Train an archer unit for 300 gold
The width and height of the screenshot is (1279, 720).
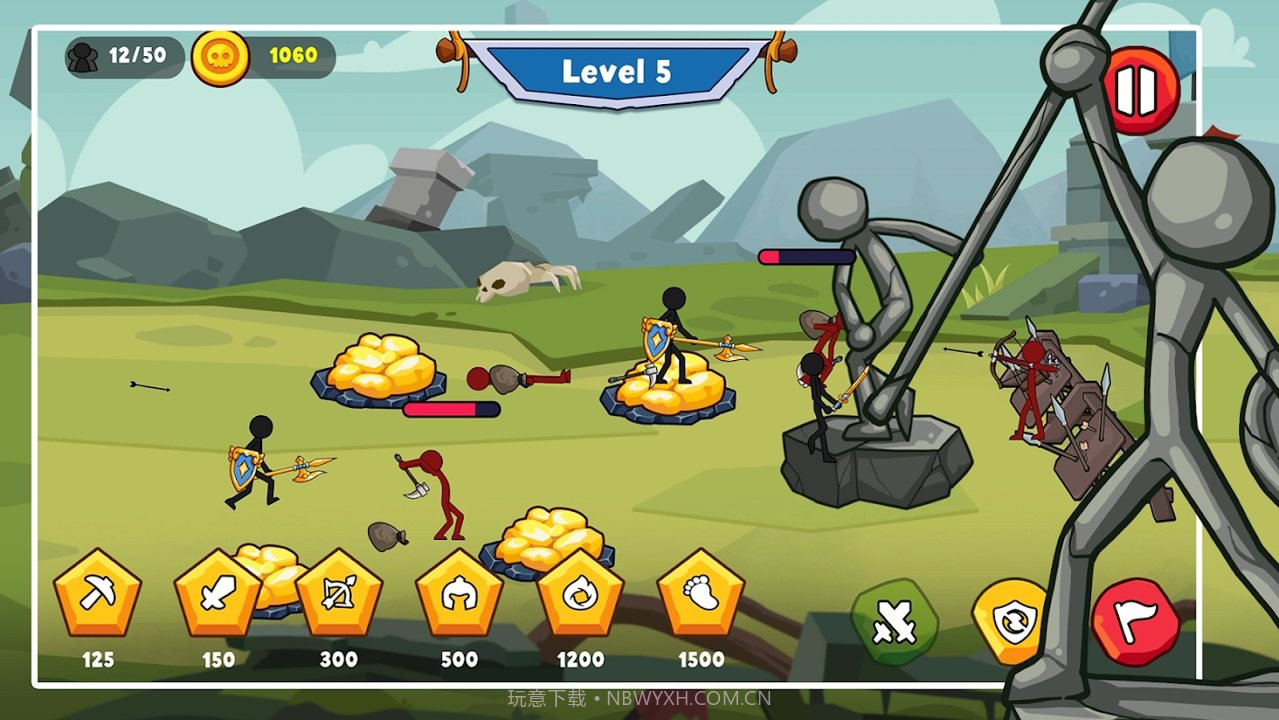point(339,595)
